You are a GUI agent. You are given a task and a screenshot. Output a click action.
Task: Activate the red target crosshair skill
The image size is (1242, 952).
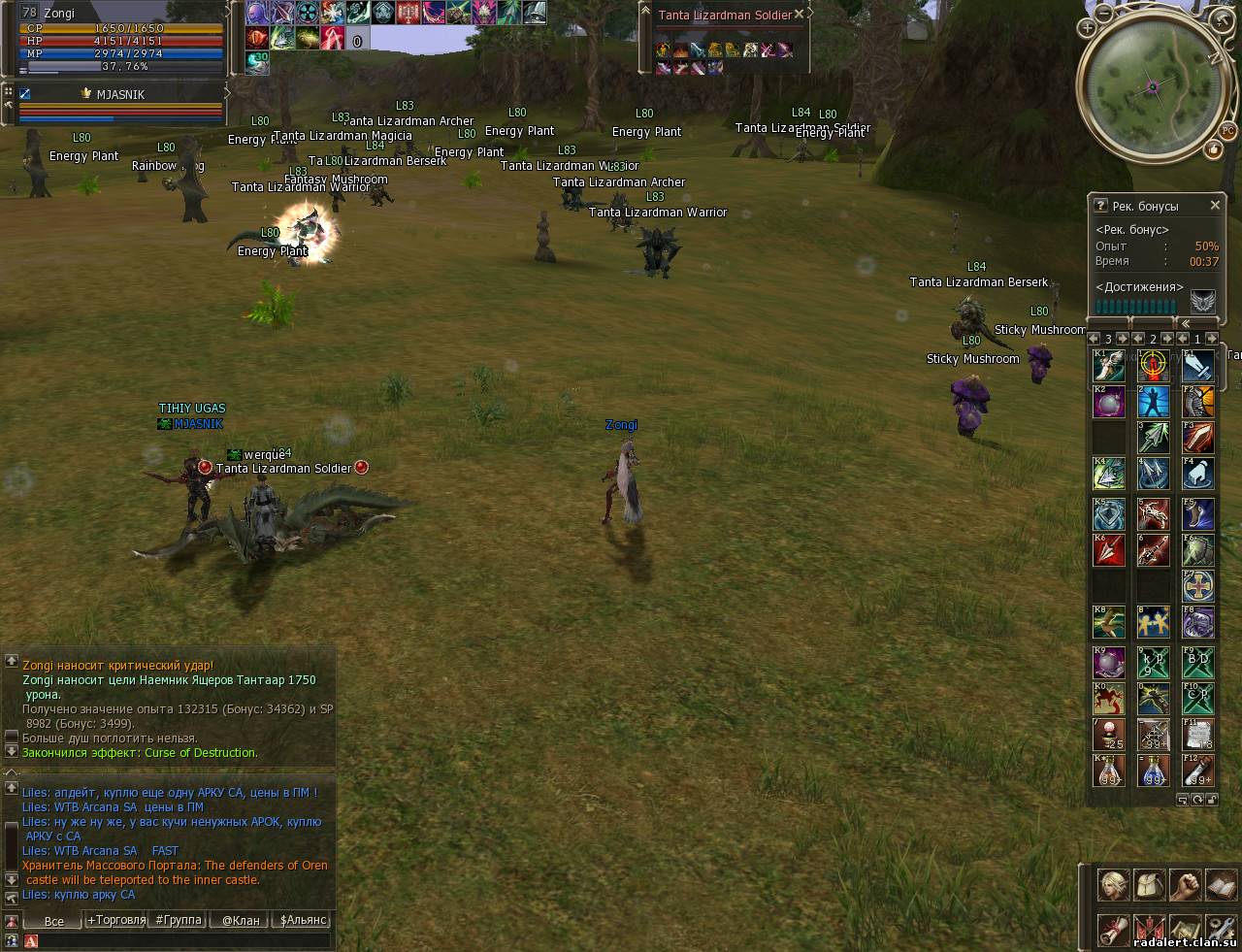(1153, 365)
